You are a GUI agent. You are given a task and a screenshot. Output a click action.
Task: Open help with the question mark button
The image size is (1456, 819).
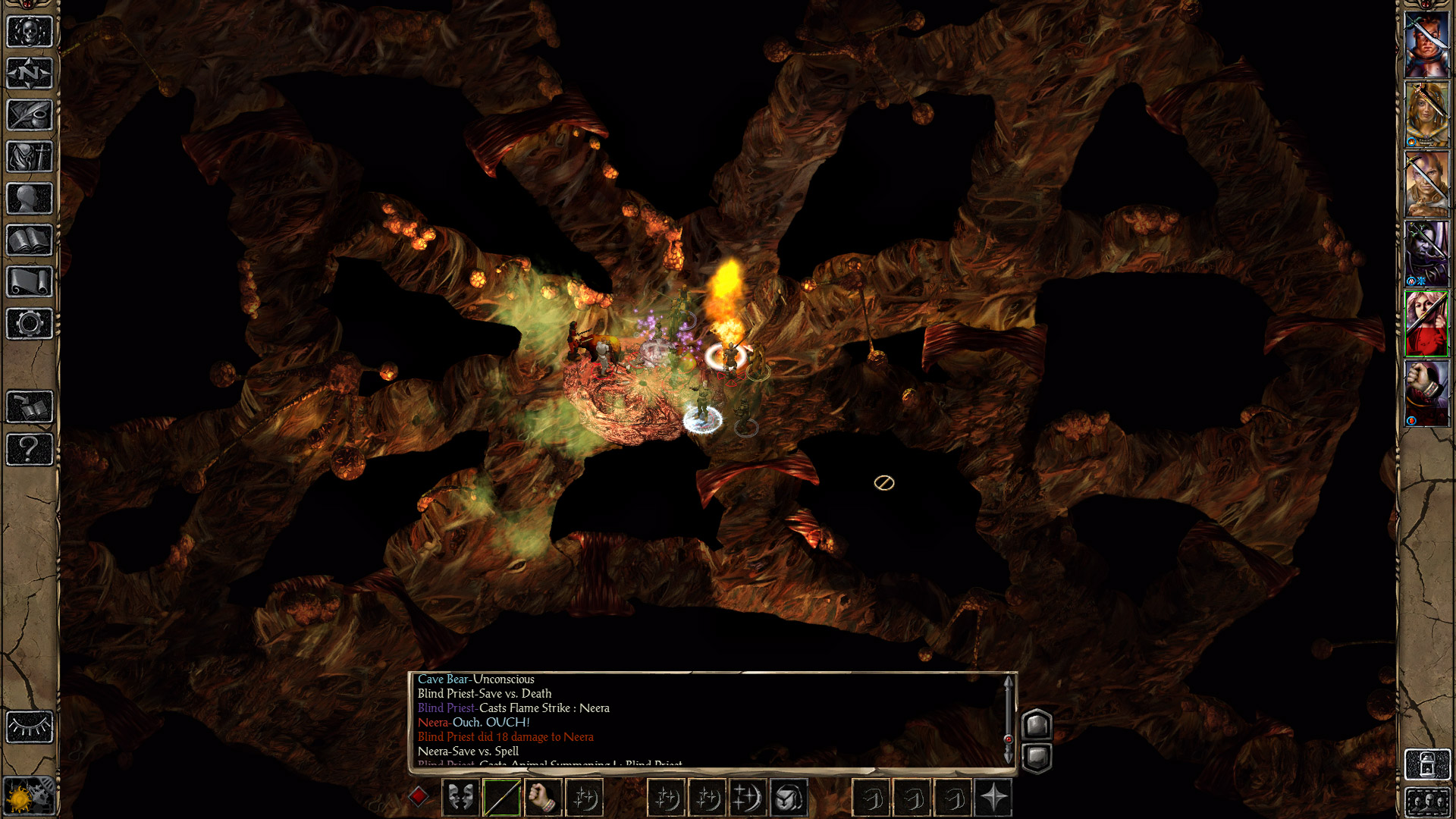pos(30,449)
